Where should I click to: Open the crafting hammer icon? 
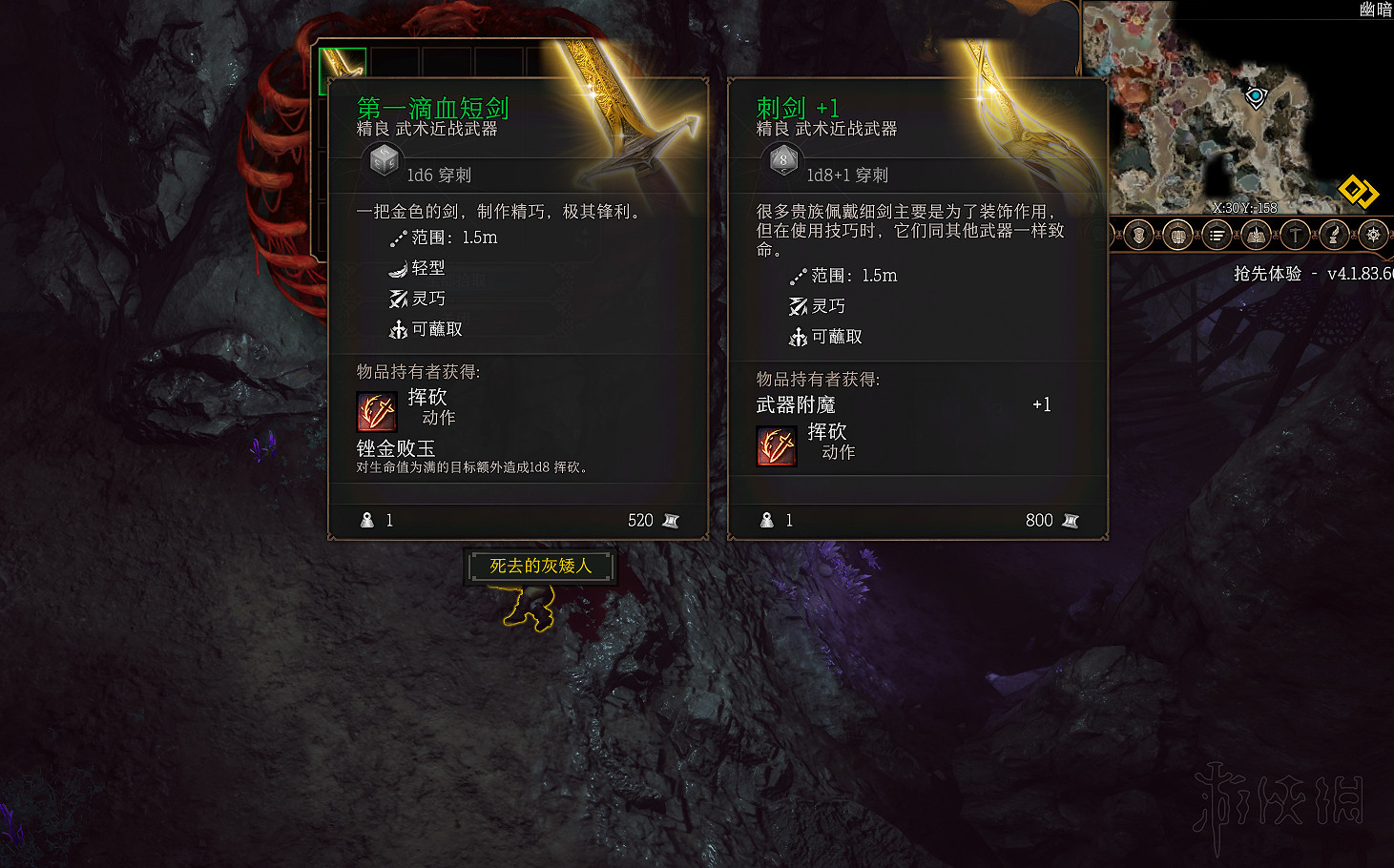(1294, 235)
